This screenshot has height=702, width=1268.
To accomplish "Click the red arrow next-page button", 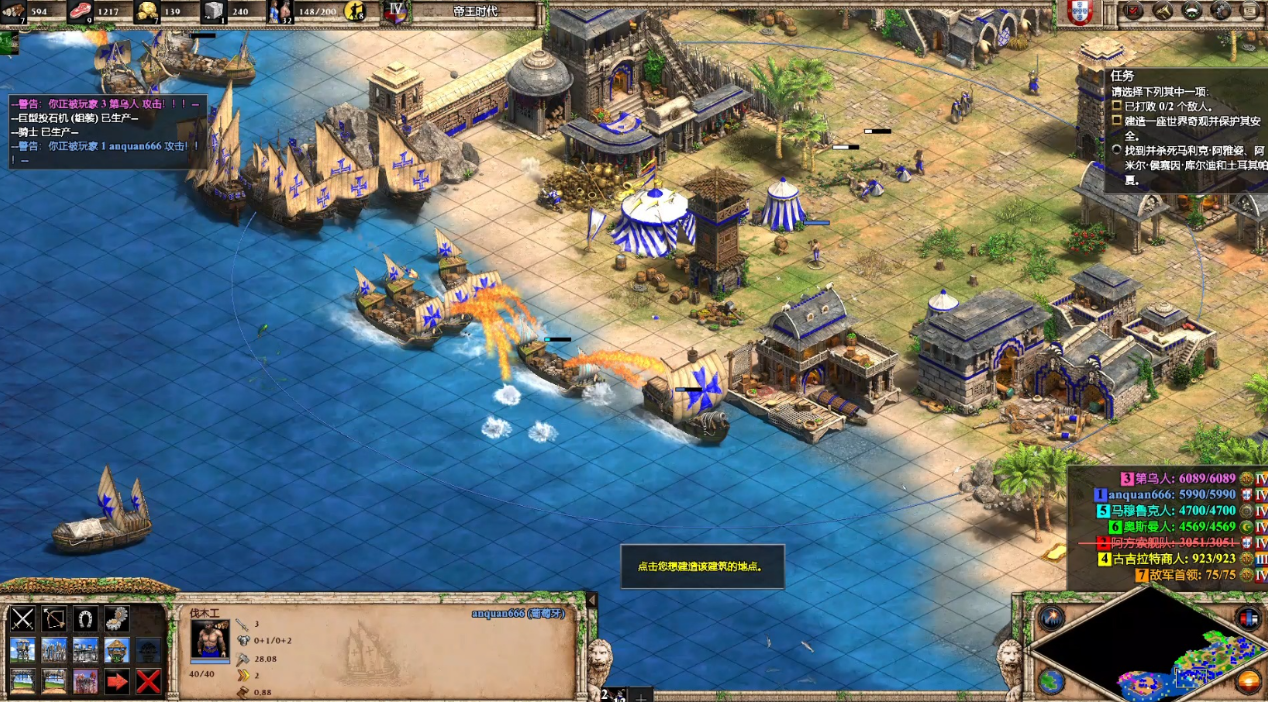I will coord(117,682).
